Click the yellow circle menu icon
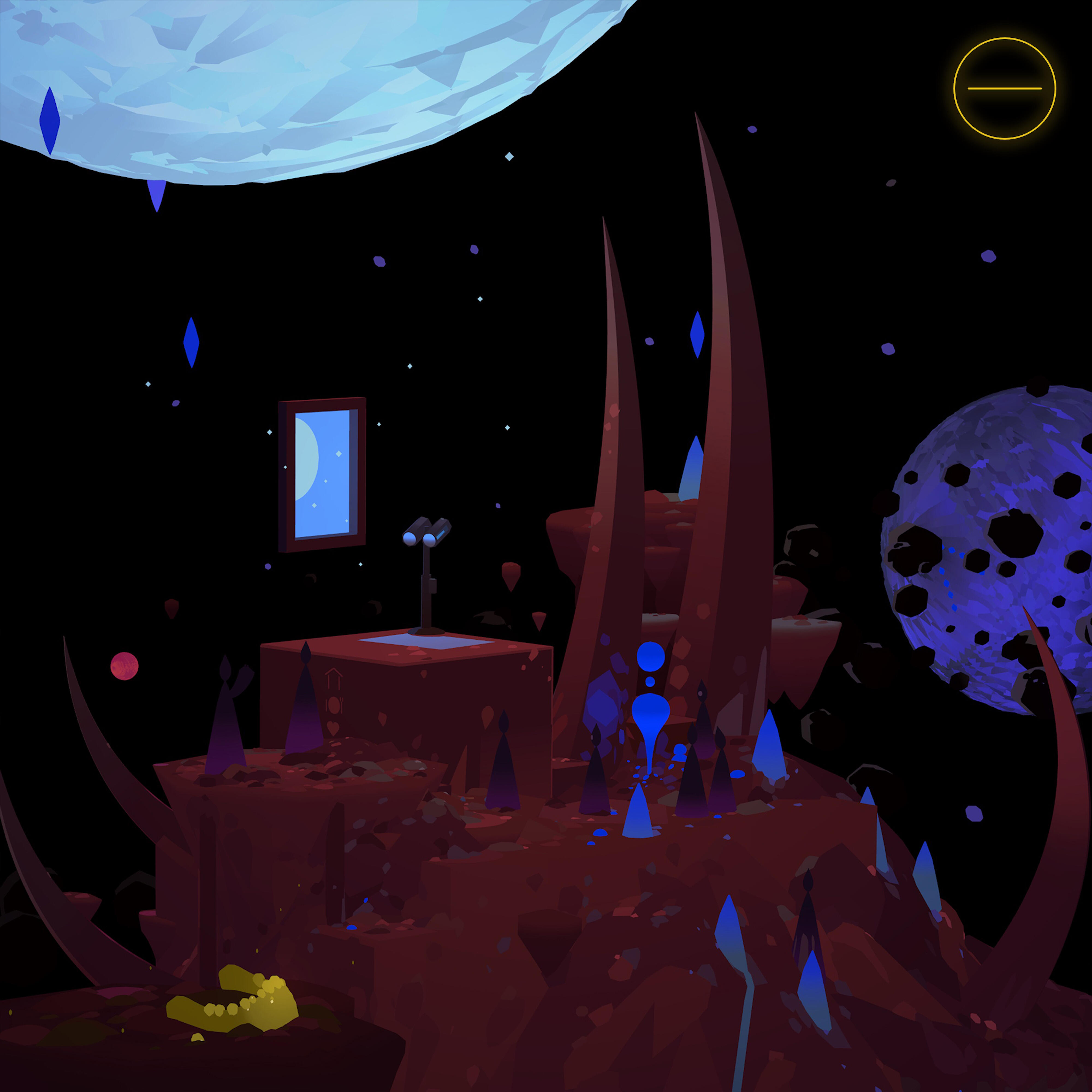Viewport: 1092px width, 1092px height. click(x=1004, y=89)
